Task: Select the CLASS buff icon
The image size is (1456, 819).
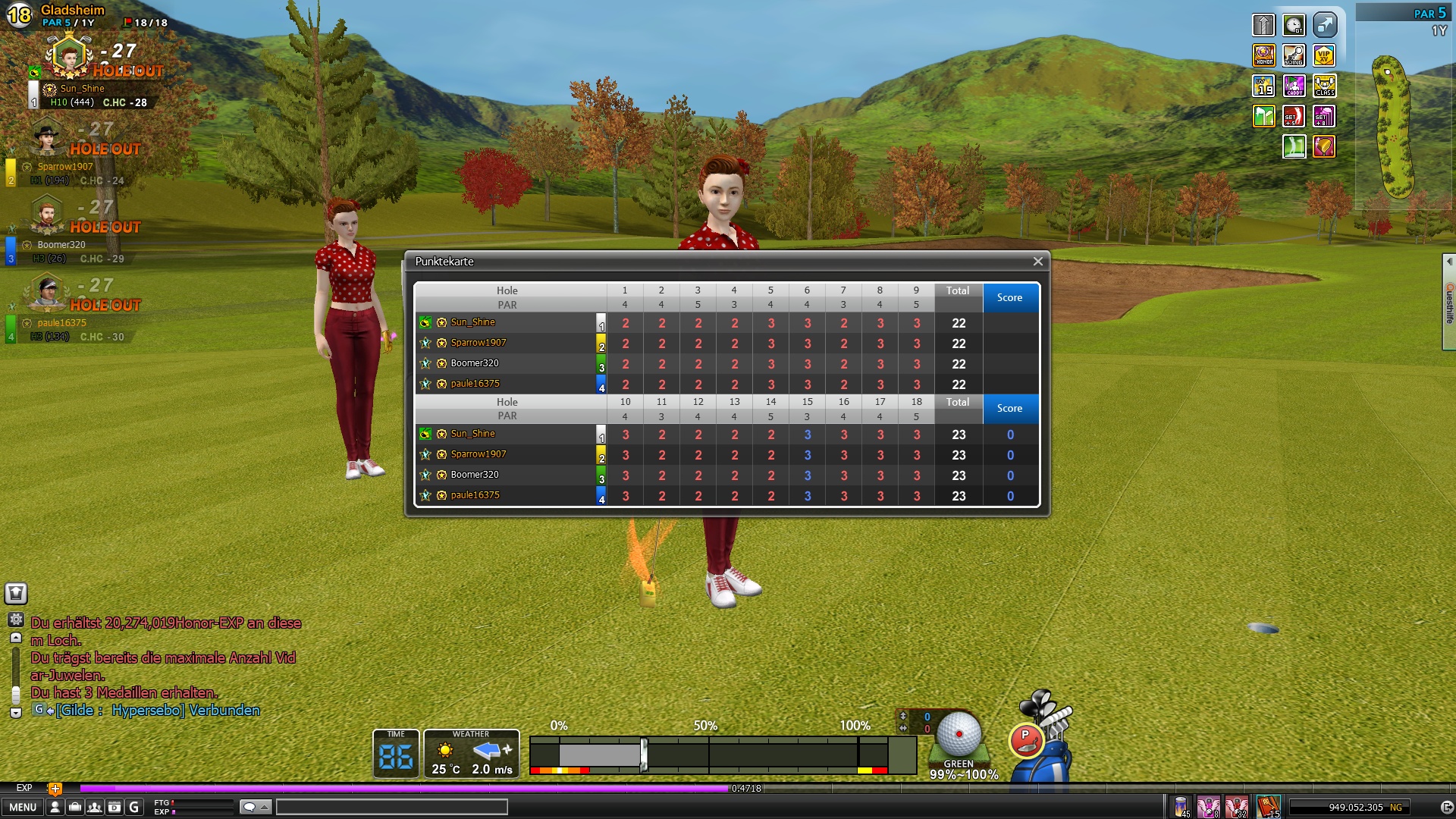Action: coord(1324,86)
